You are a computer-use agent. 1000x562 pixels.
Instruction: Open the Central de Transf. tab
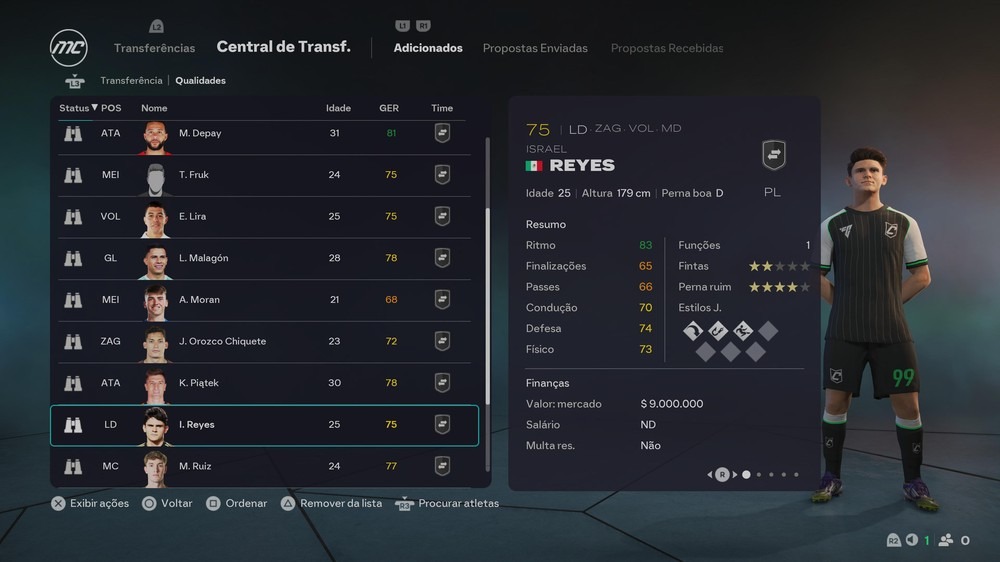tap(283, 47)
